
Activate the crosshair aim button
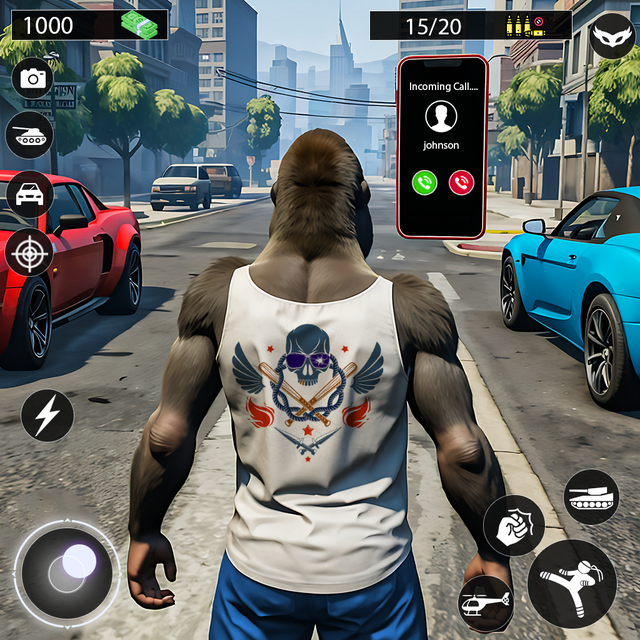29,252
